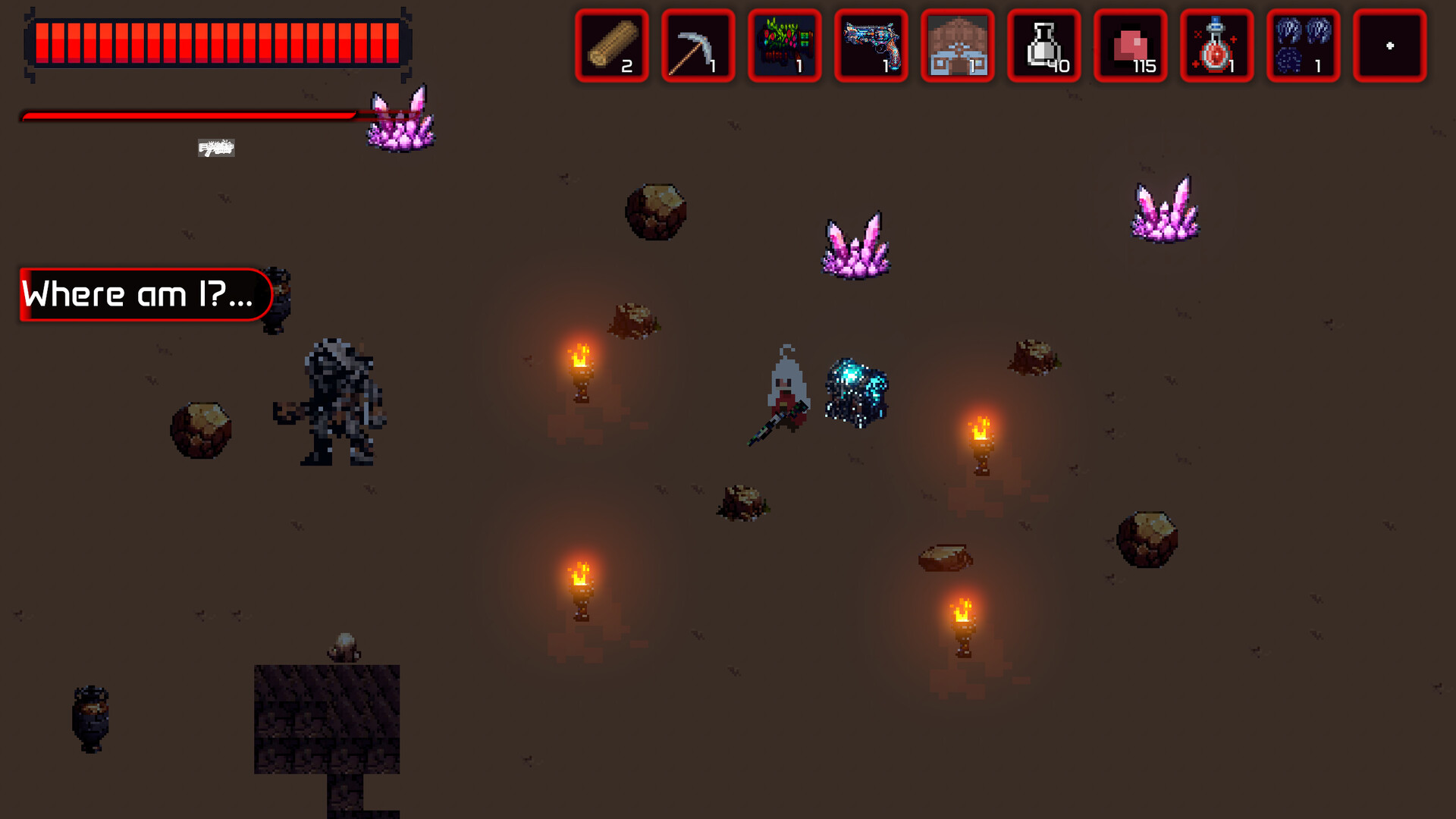Click the empty hotbar slot on the far right
The image size is (1456, 819).
(1390, 47)
